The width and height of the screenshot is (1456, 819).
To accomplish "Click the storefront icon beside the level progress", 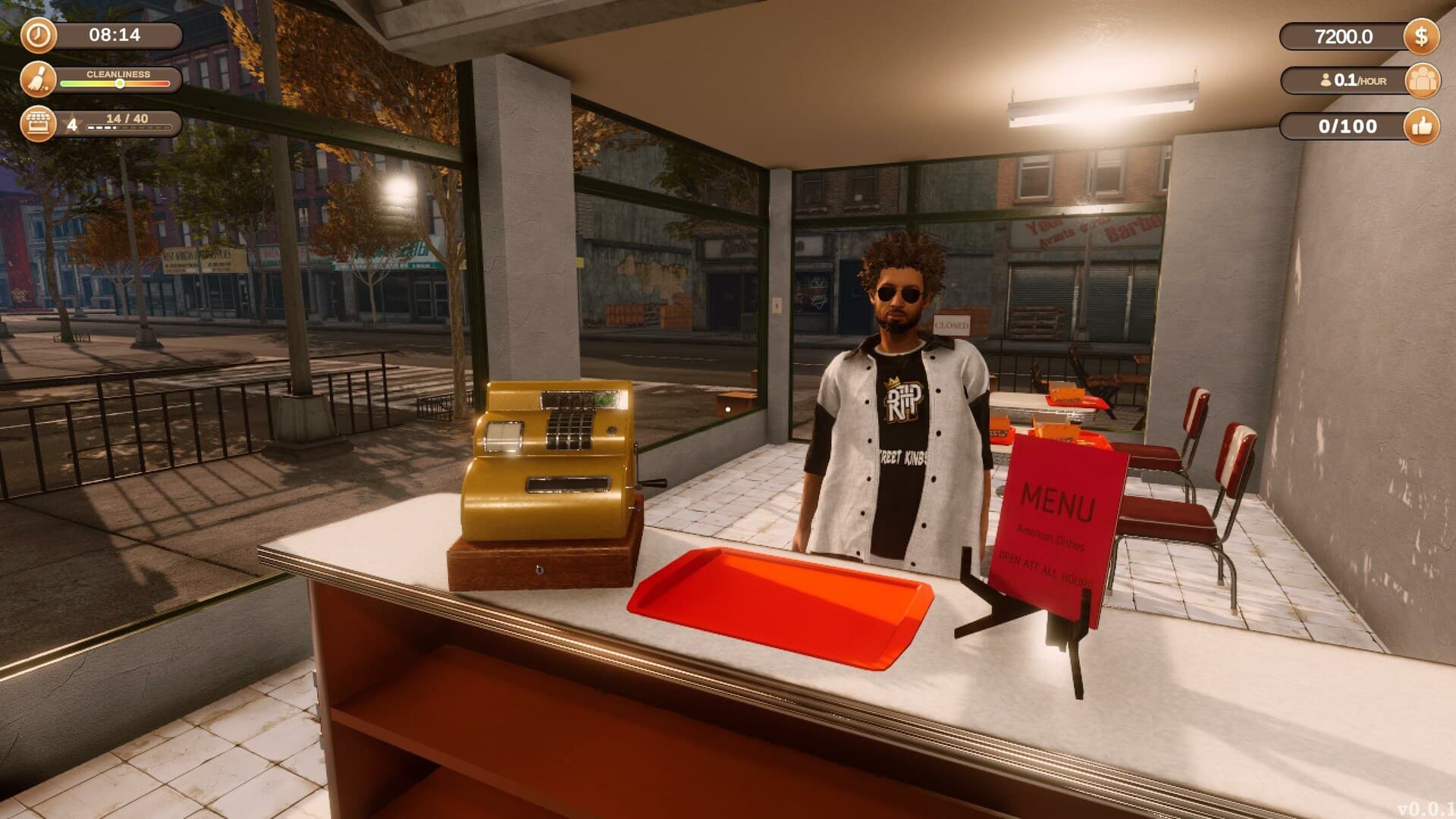I will (x=37, y=124).
